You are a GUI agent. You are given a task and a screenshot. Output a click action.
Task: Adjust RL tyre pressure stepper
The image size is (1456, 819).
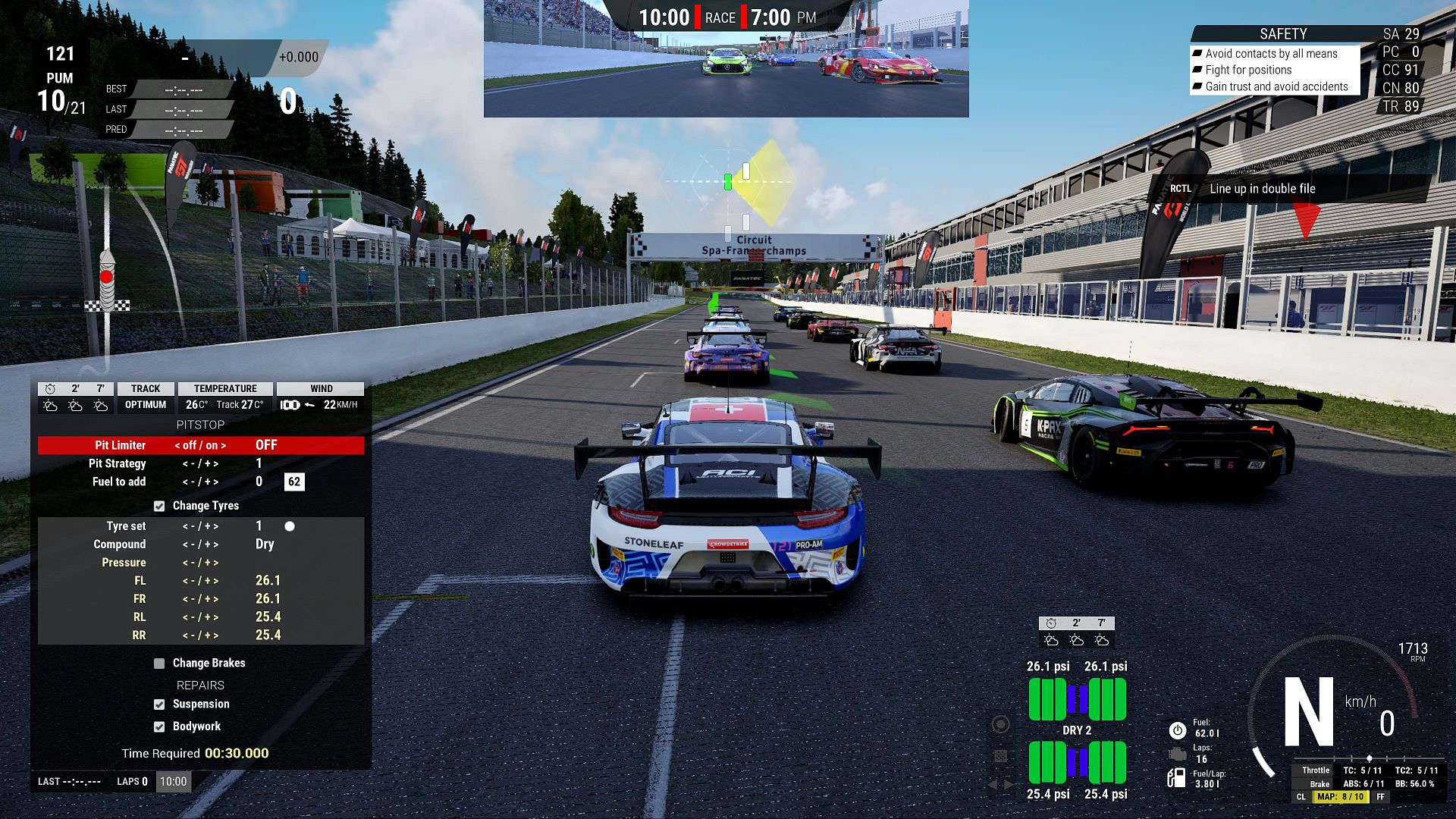[200, 617]
